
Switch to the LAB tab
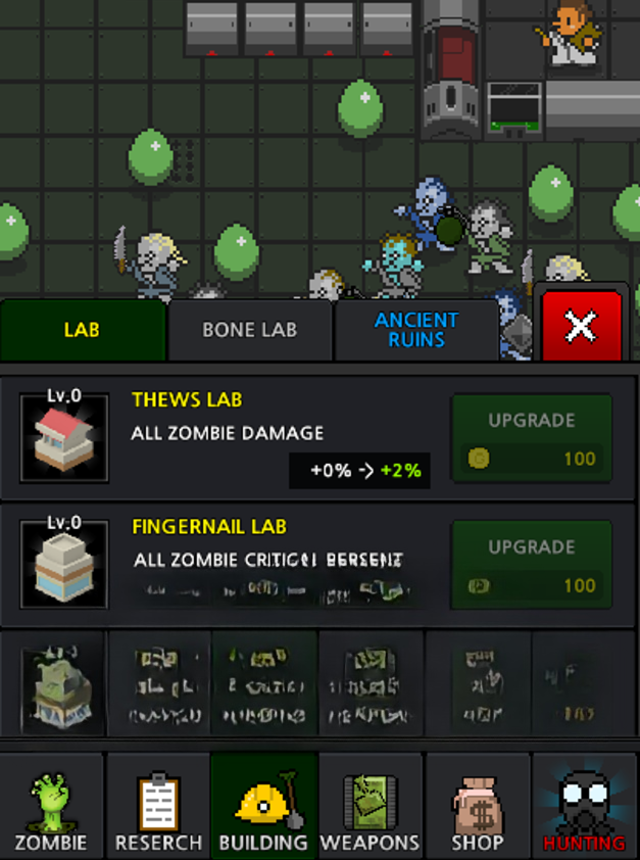coord(82,329)
